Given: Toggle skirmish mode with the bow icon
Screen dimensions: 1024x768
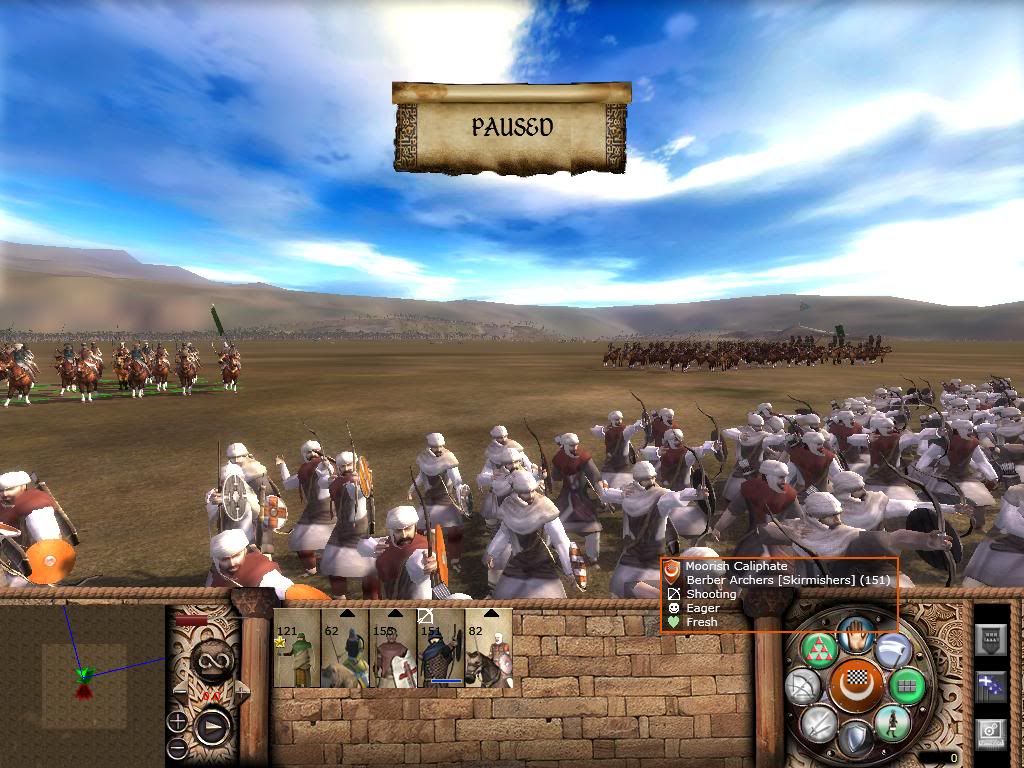Looking at the screenshot, I should pyautogui.click(x=803, y=686).
